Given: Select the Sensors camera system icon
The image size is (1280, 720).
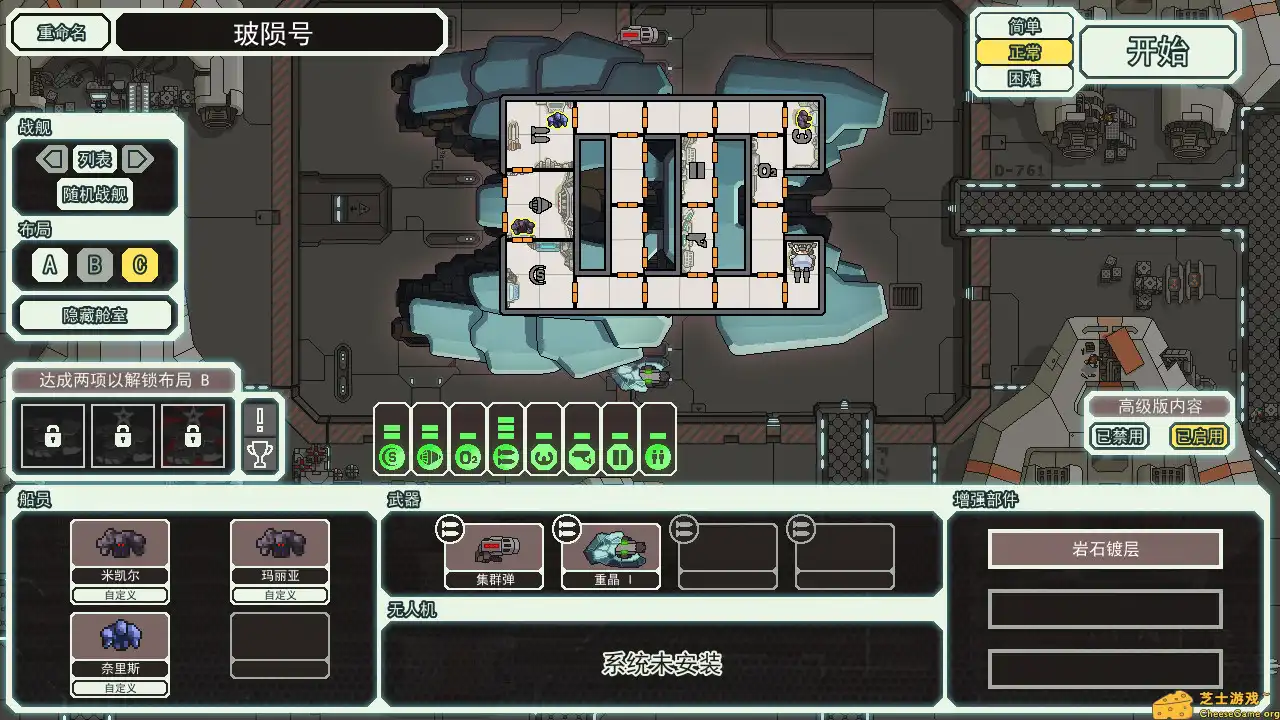Looking at the screenshot, I should (x=581, y=455).
